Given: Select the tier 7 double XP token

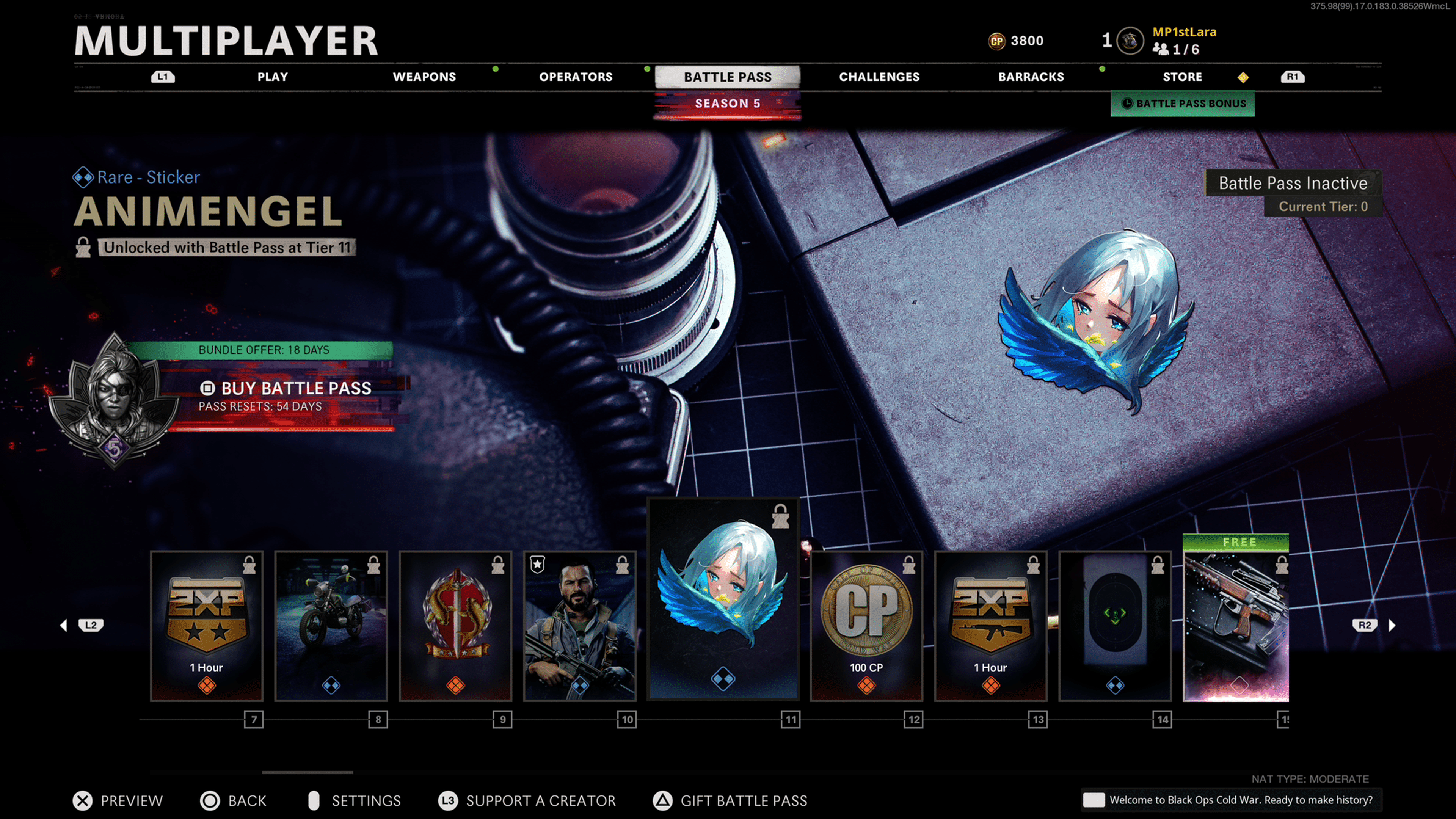Looking at the screenshot, I should [x=207, y=626].
